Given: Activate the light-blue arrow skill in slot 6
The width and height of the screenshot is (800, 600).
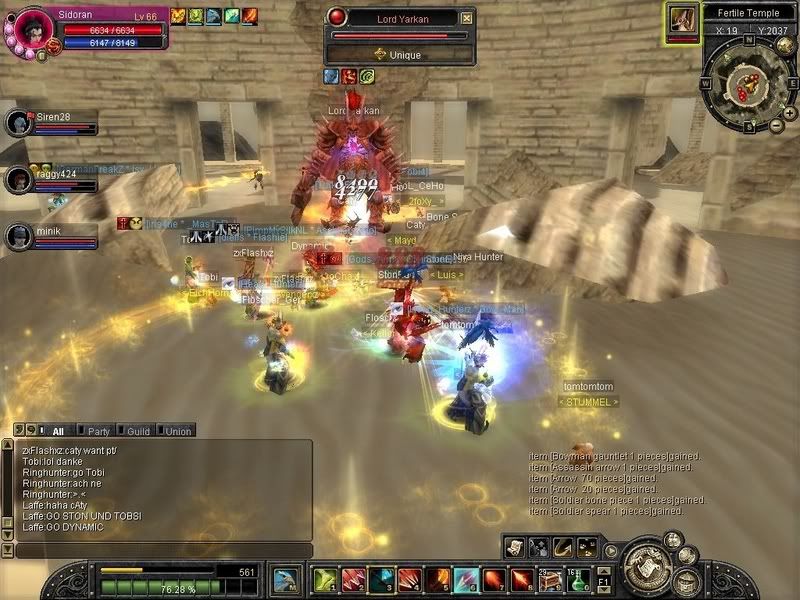Looking at the screenshot, I should coord(467,579).
